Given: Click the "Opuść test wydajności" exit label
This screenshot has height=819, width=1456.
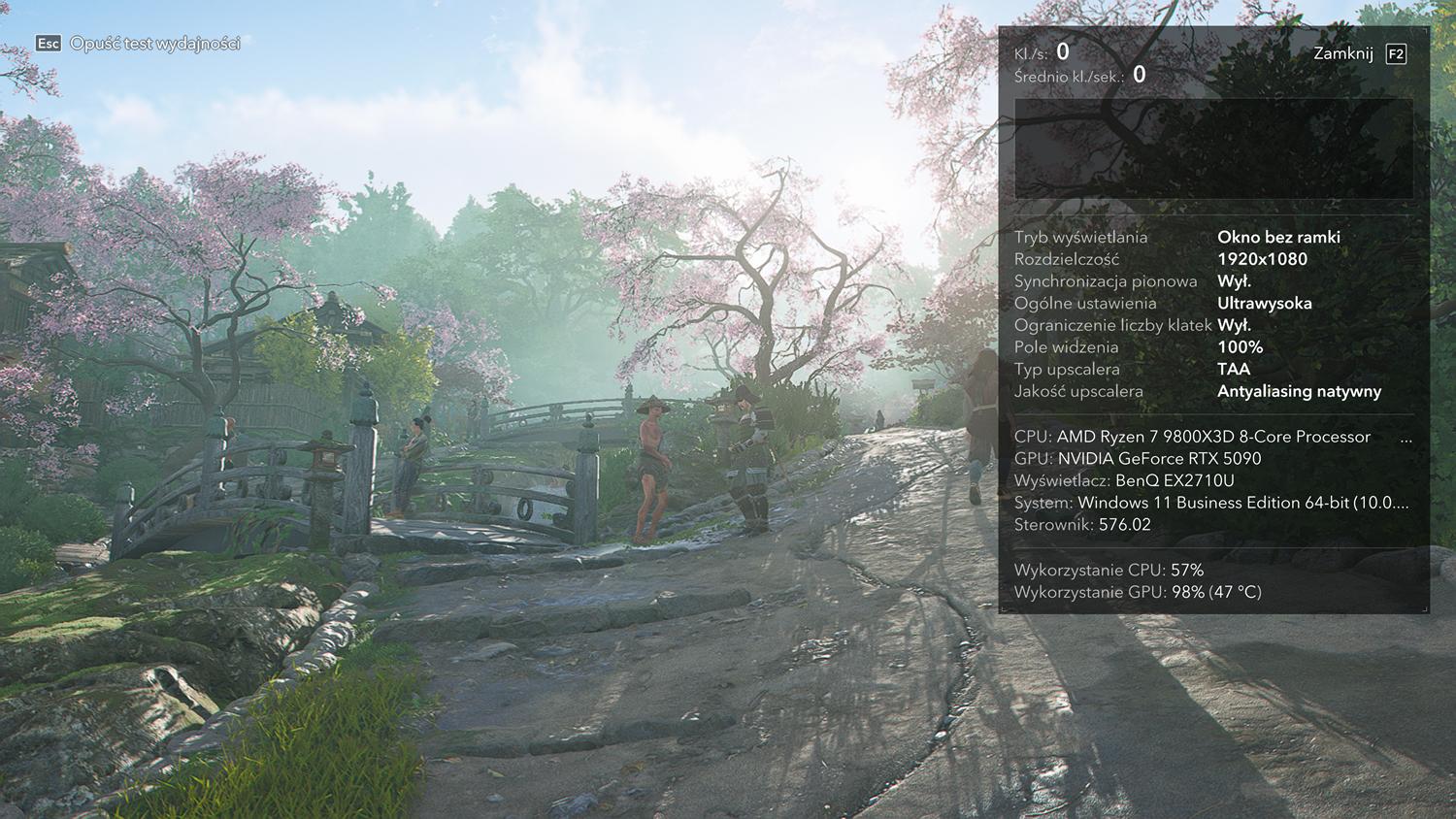Looking at the screenshot, I should click(154, 43).
